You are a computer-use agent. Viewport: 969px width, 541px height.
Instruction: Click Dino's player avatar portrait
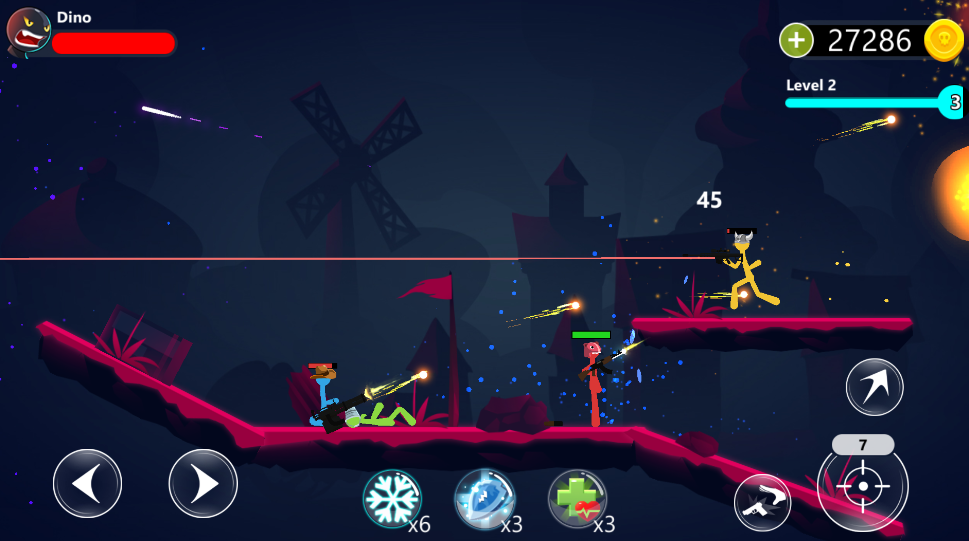pyautogui.click(x=28, y=30)
